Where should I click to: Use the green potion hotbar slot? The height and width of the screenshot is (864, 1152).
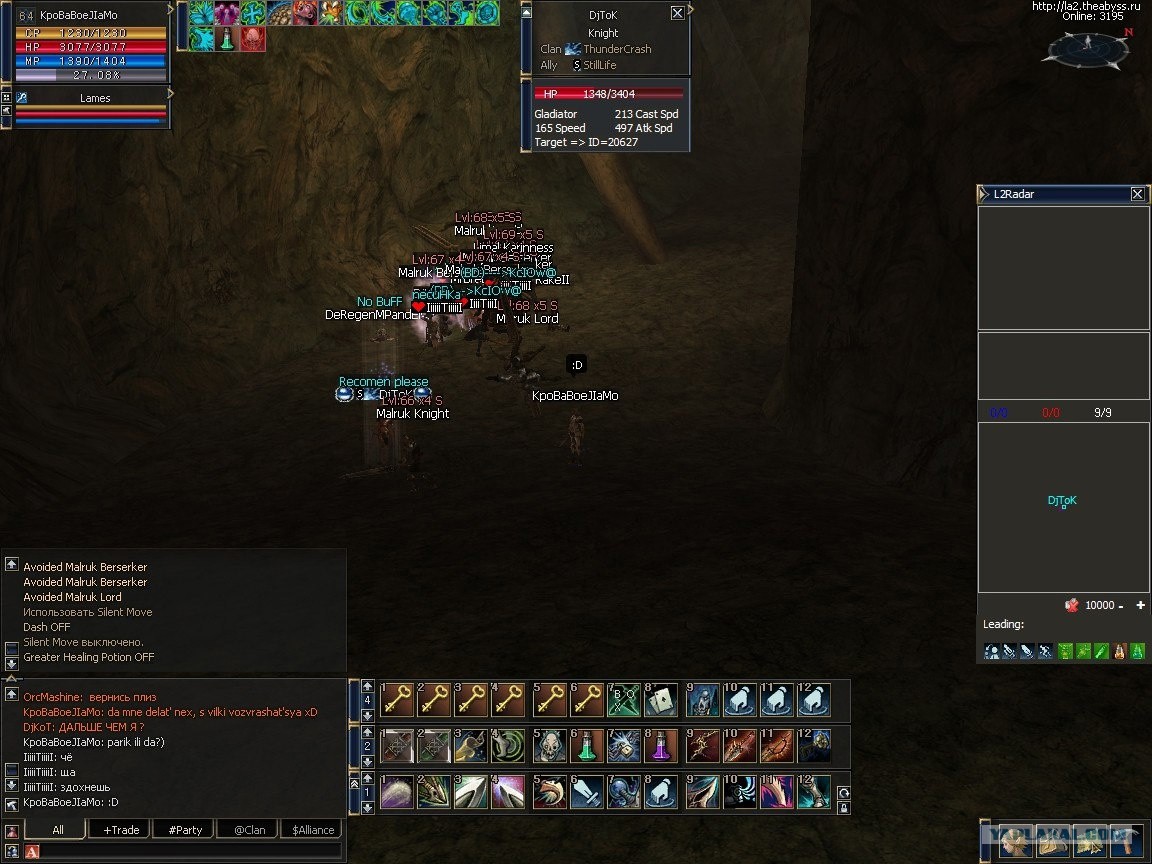[588, 745]
